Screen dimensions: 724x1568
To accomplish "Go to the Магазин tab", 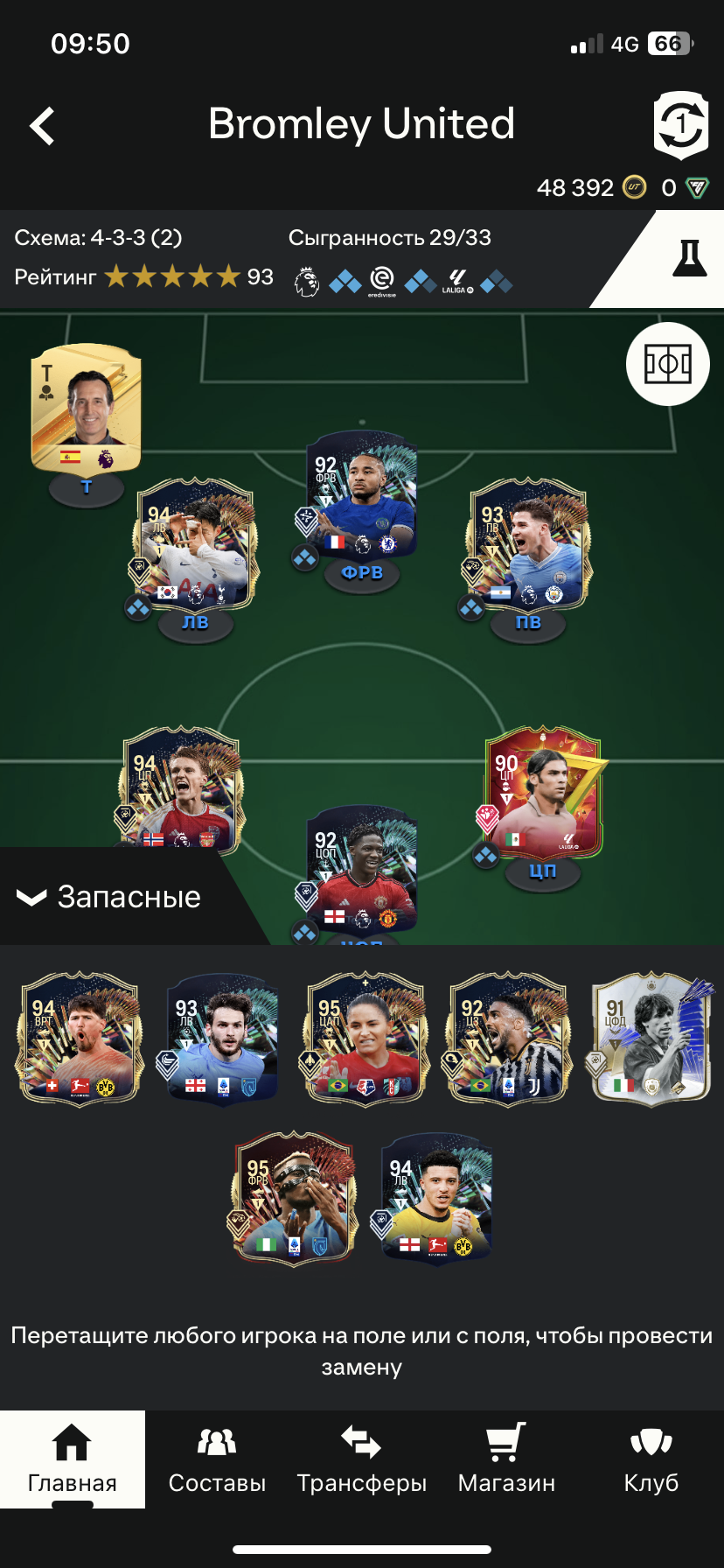I will click(506, 1459).
